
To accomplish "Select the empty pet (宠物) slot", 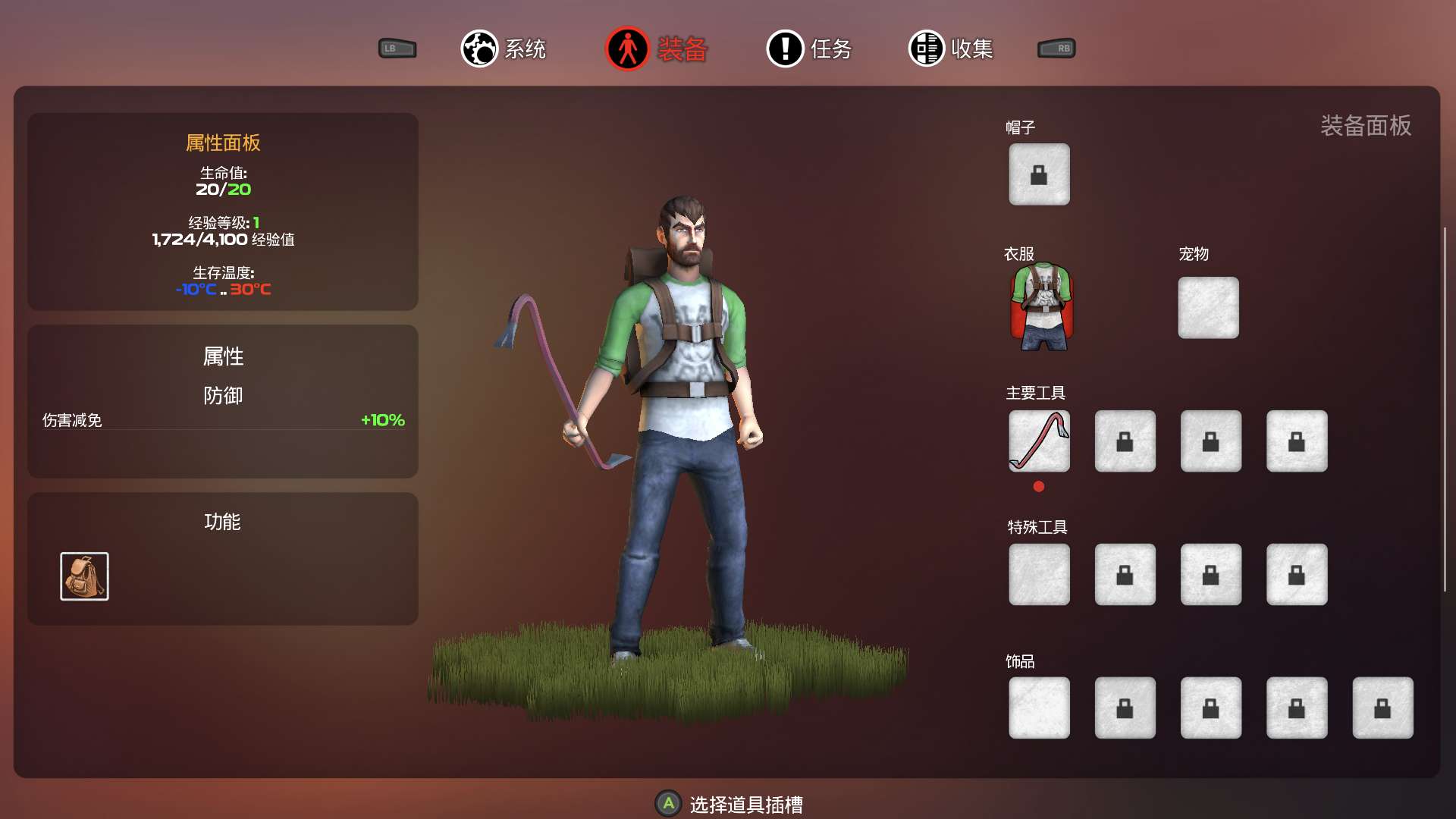I will [1208, 307].
